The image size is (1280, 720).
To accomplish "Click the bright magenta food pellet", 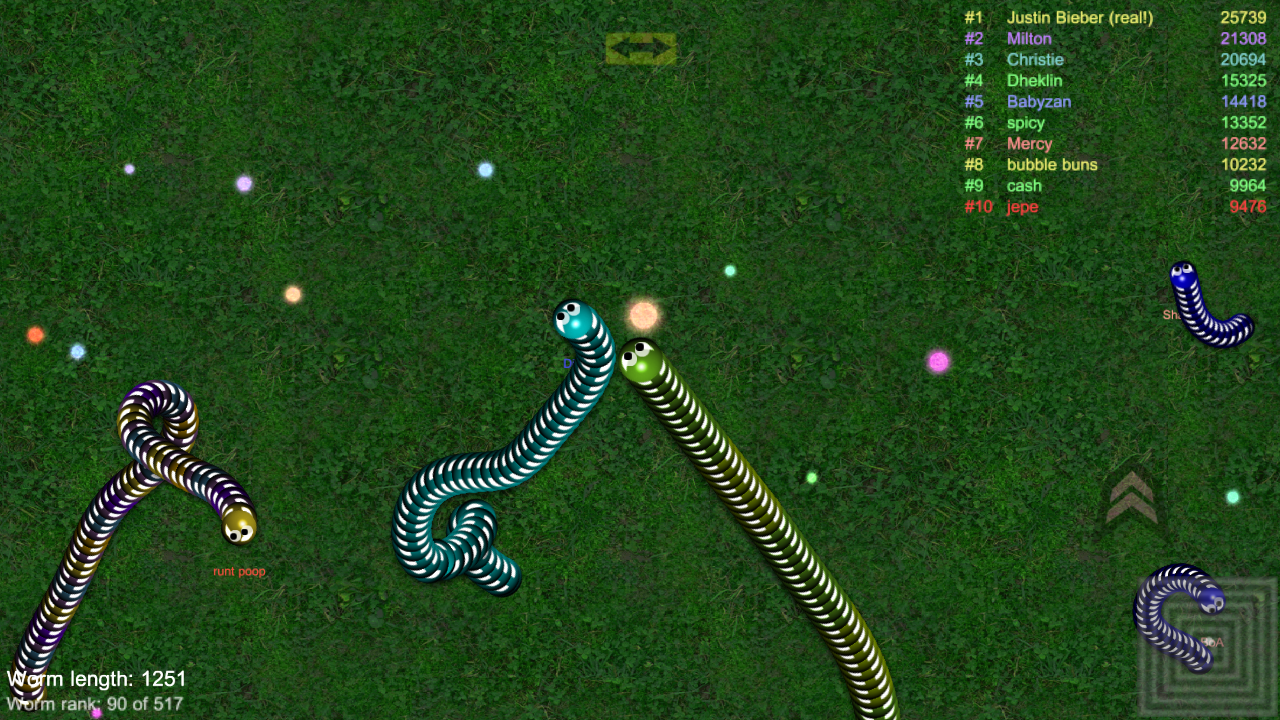I will coord(938,363).
